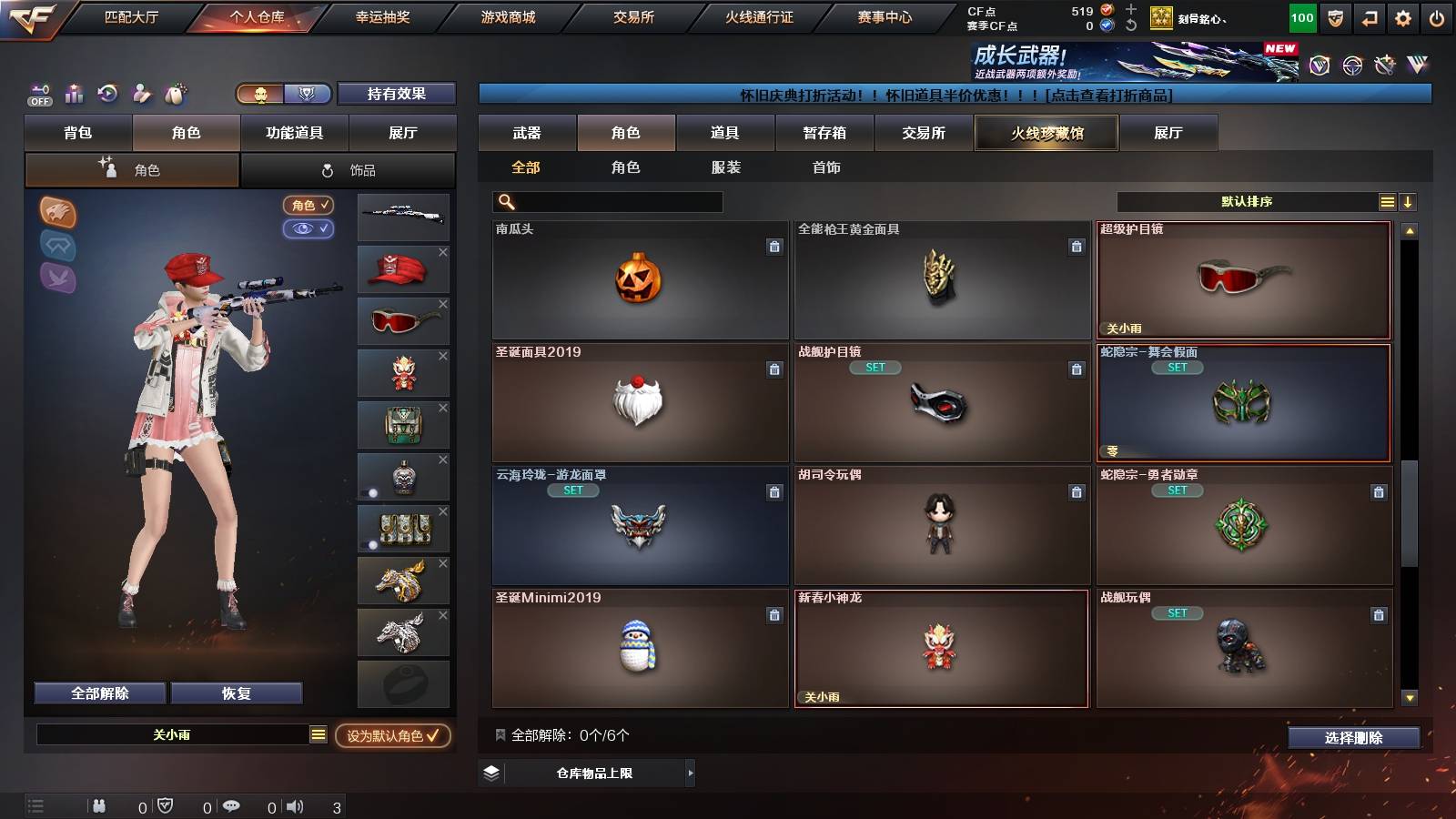Toggle the eye visibility icon beside the rifle thumbnail
Image resolution: width=1456 pixels, height=819 pixels.
(309, 229)
